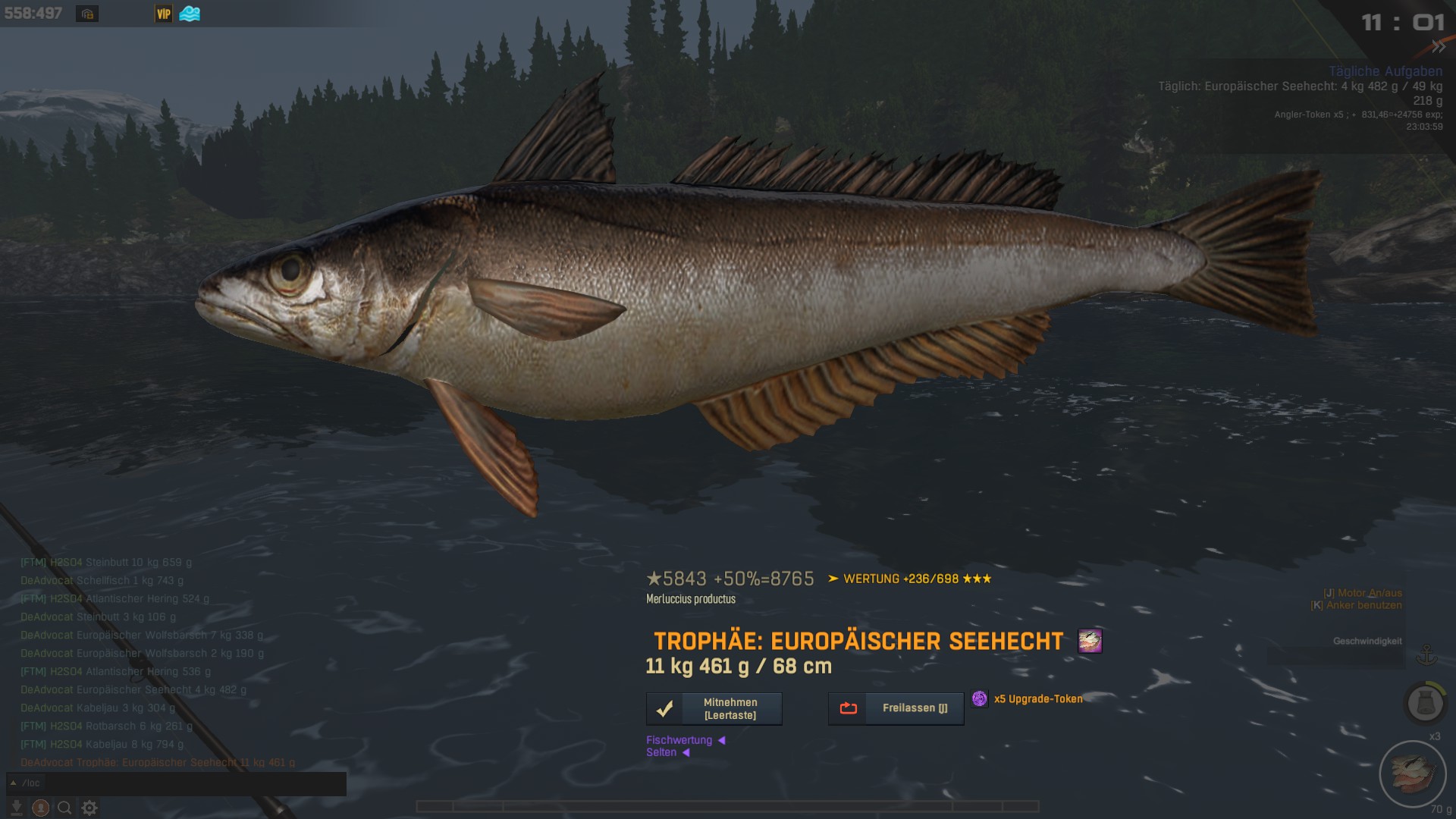Open the chat channel selector arrow
The image size is (1456, 819).
click(x=14, y=783)
